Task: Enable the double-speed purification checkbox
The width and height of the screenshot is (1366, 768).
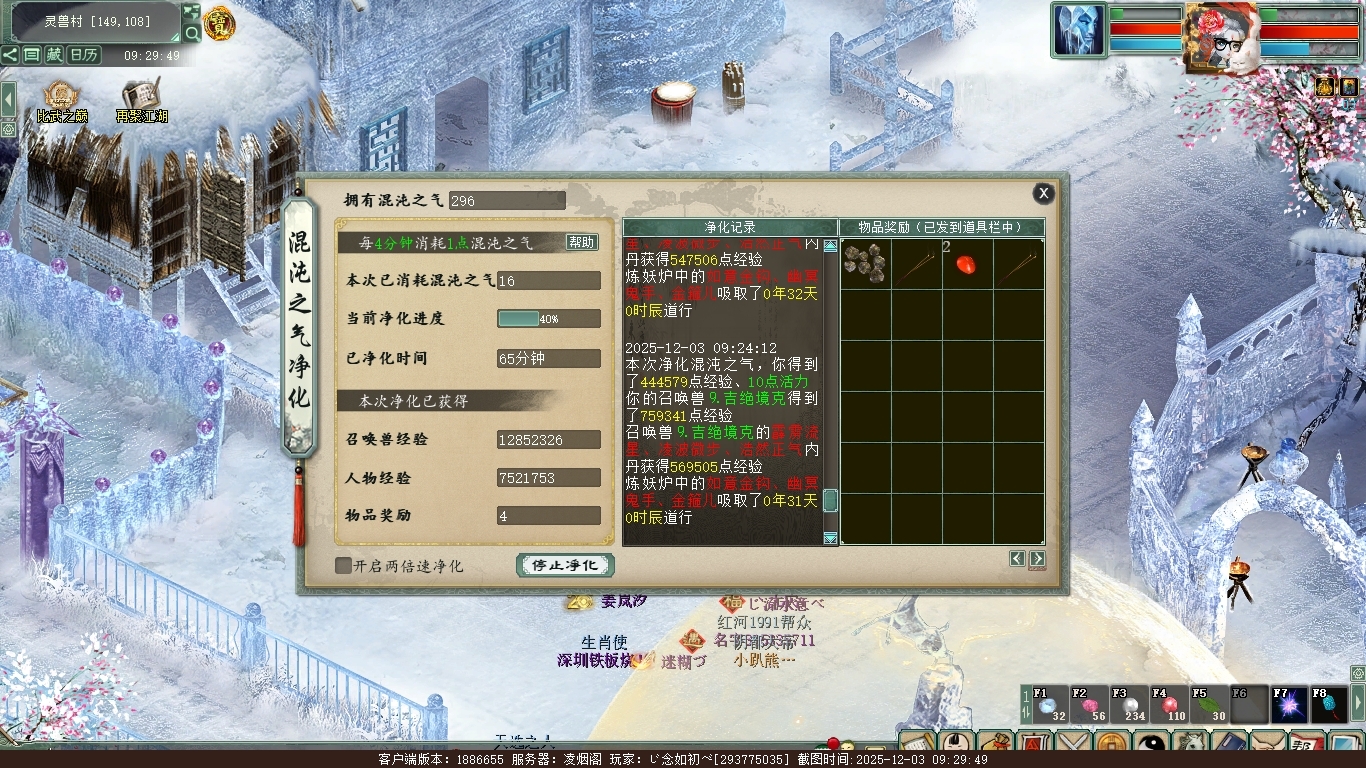Action: 343,566
